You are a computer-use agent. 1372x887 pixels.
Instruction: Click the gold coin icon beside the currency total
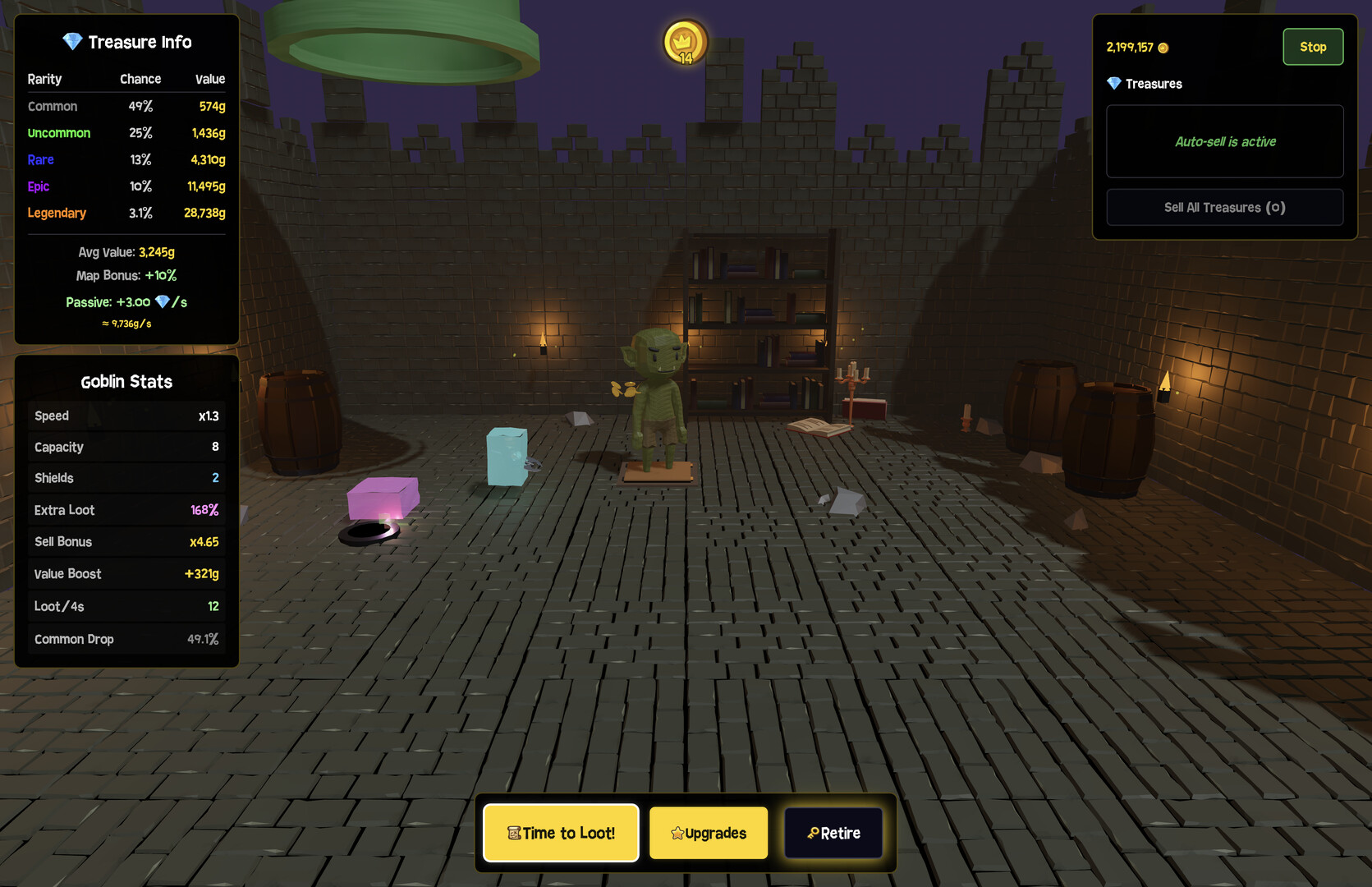(1163, 48)
